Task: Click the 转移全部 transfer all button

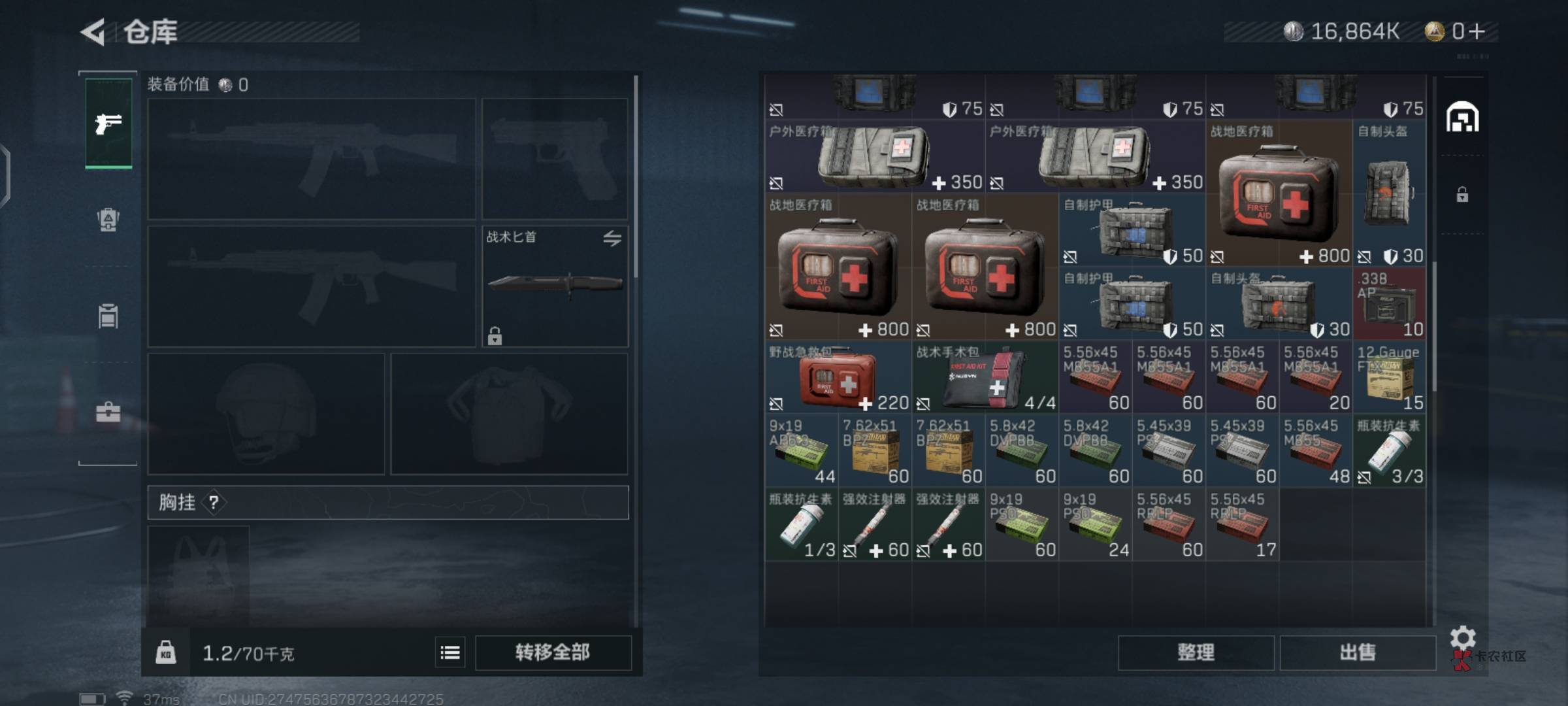Action: tap(553, 652)
